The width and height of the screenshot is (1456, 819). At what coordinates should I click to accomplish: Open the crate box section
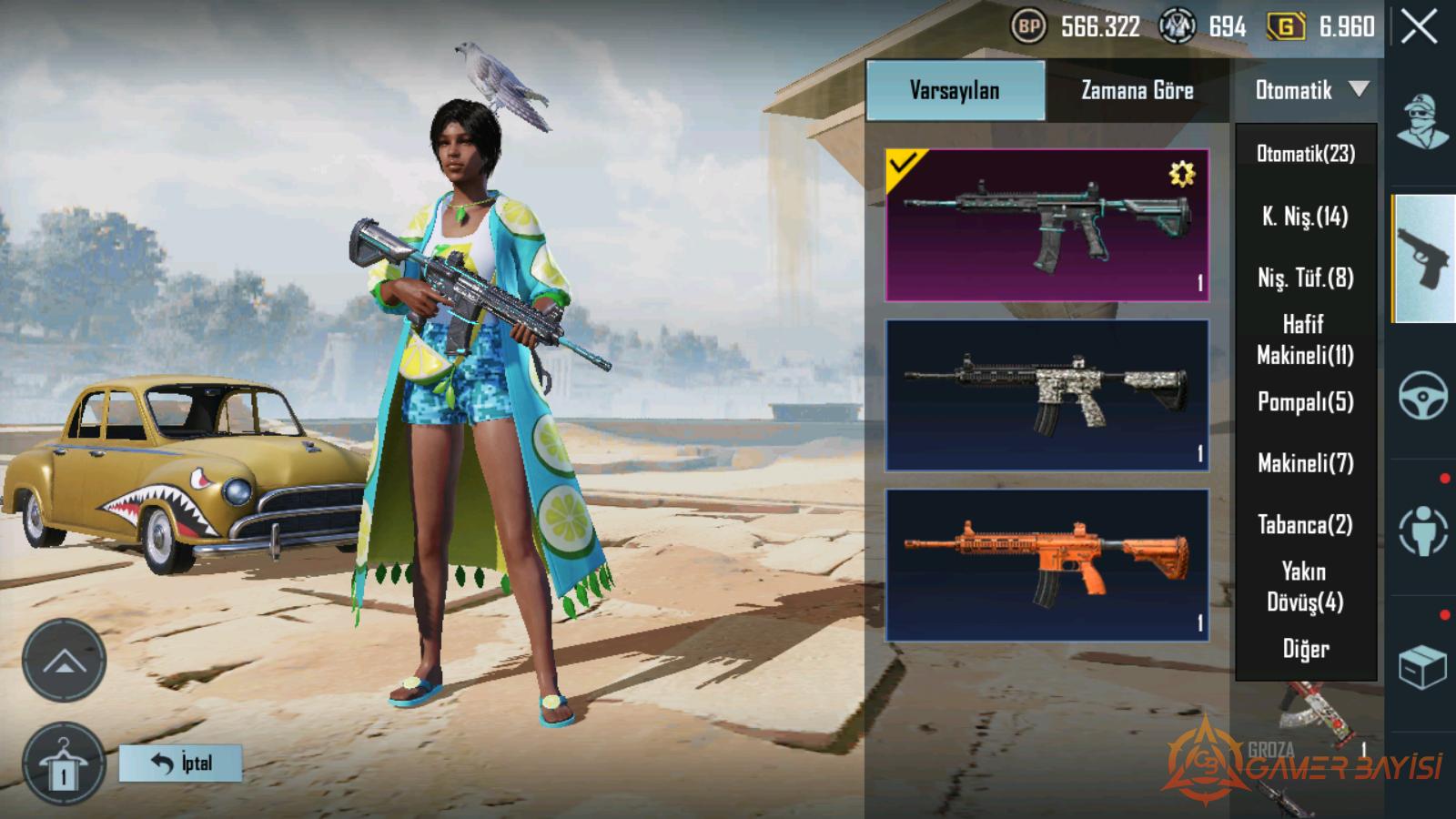1422,668
